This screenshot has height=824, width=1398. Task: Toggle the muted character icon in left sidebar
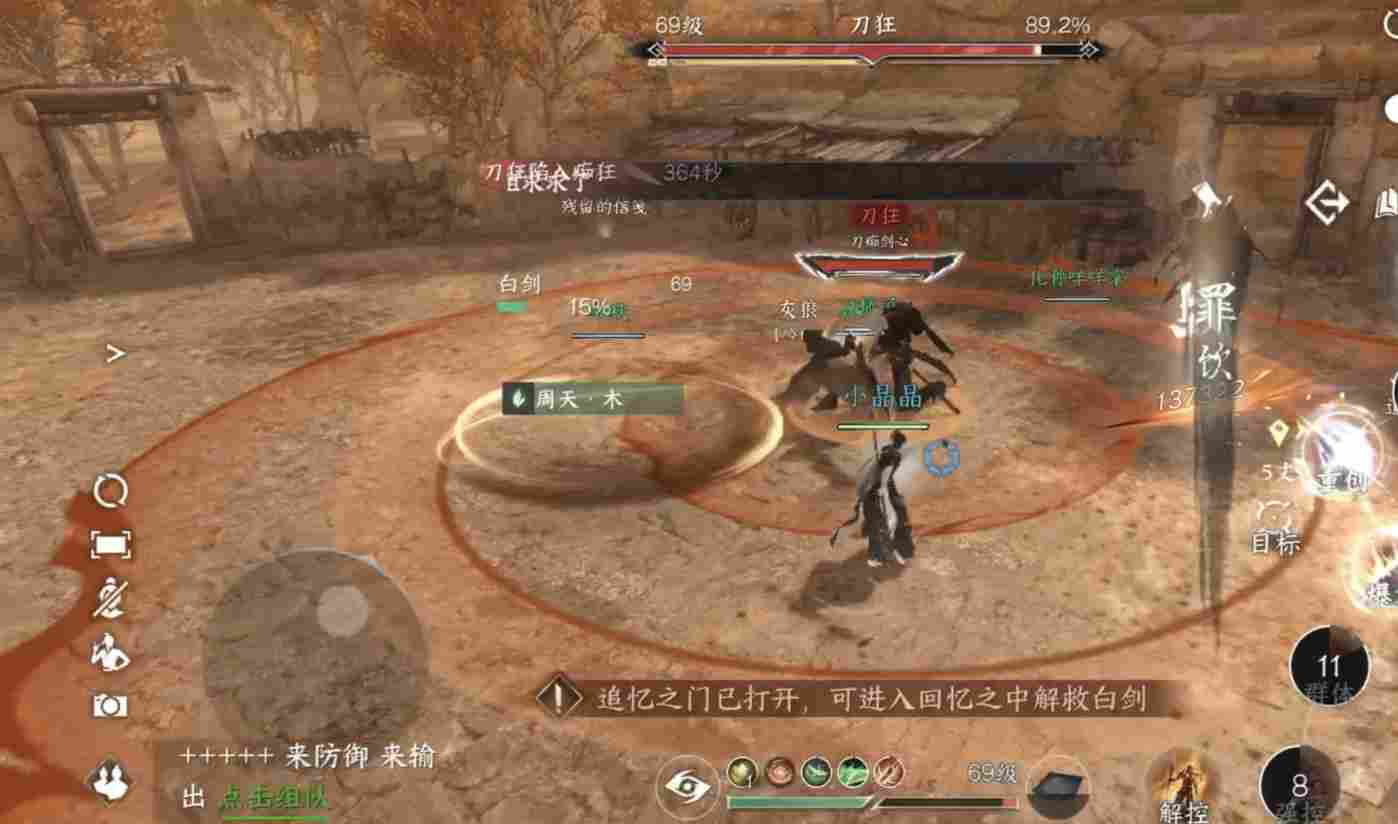click(x=113, y=597)
